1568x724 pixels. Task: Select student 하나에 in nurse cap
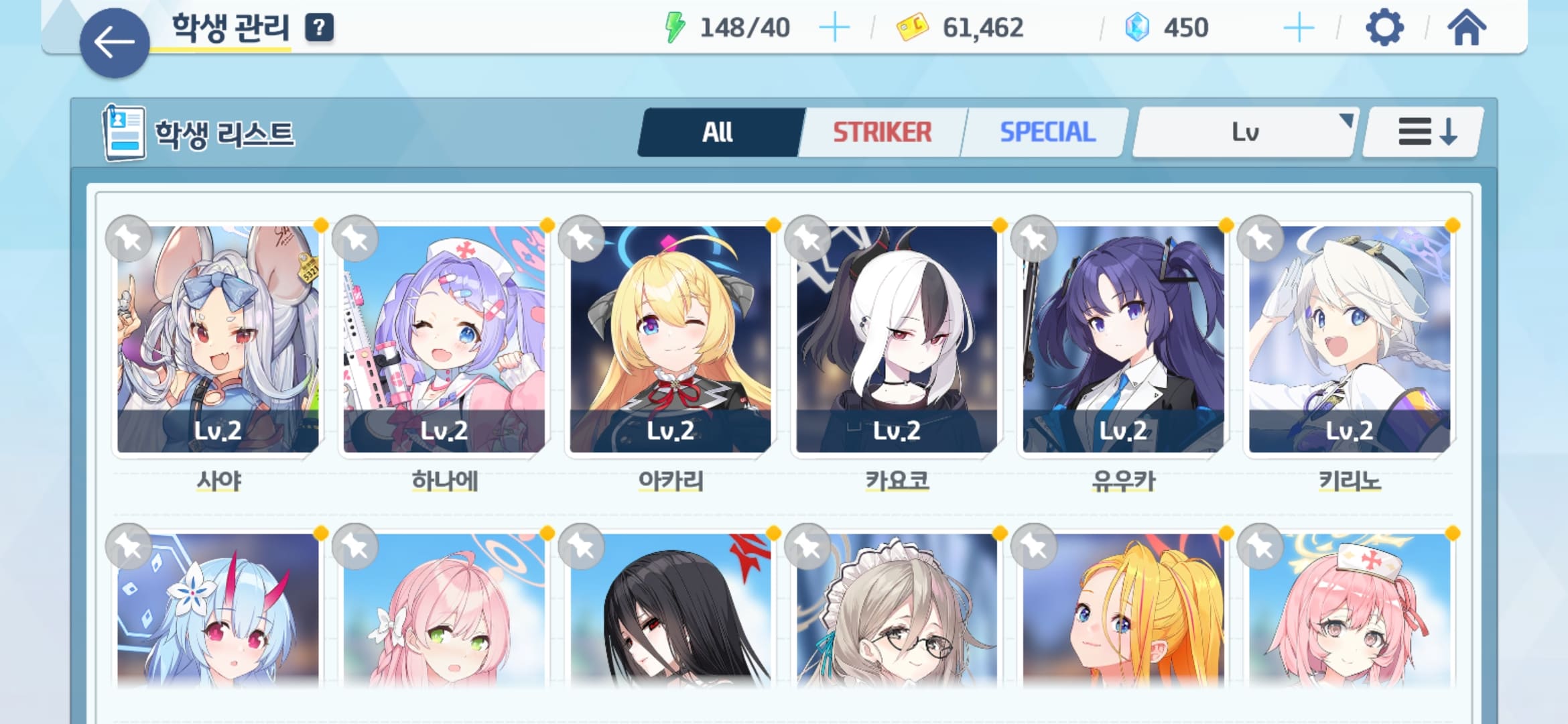(x=444, y=339)
